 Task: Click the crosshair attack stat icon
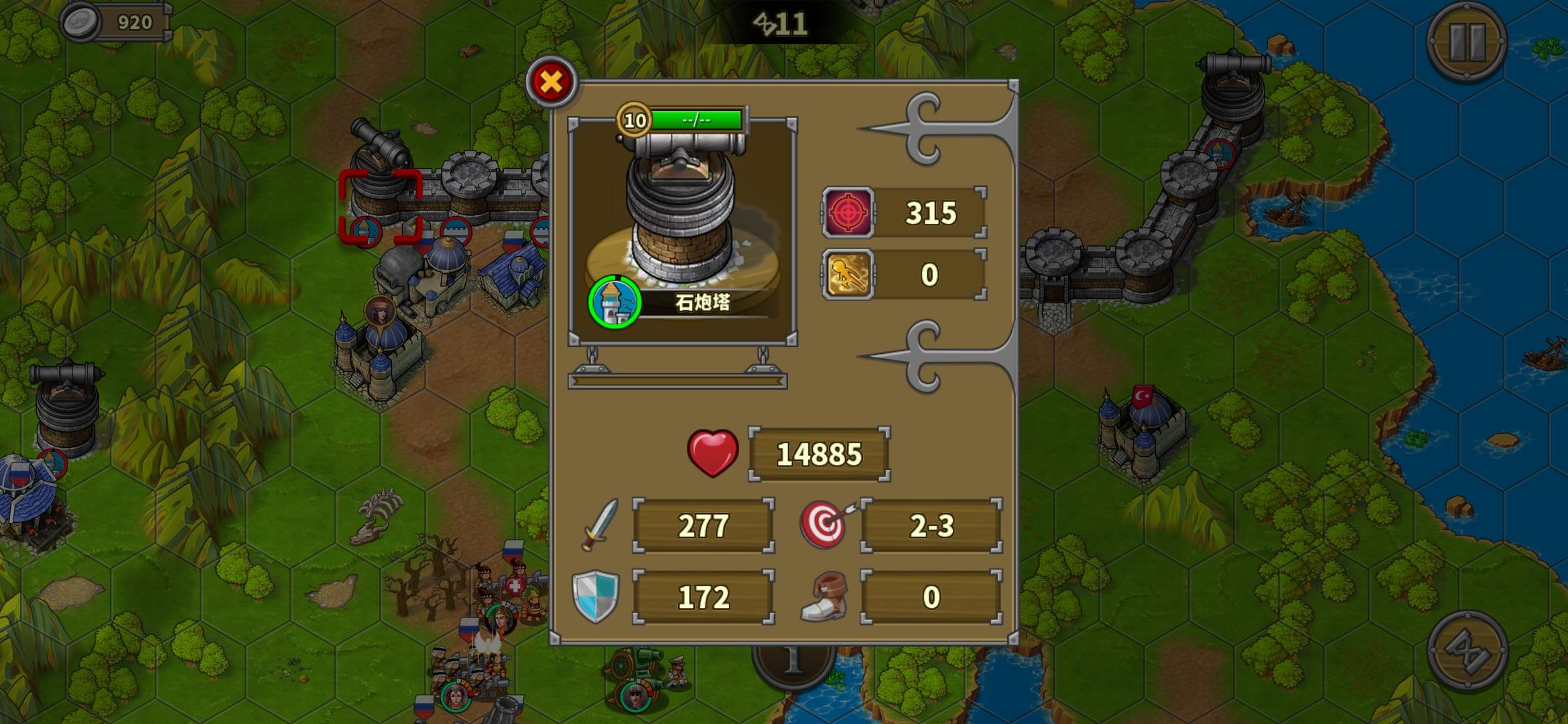[850, 213]
